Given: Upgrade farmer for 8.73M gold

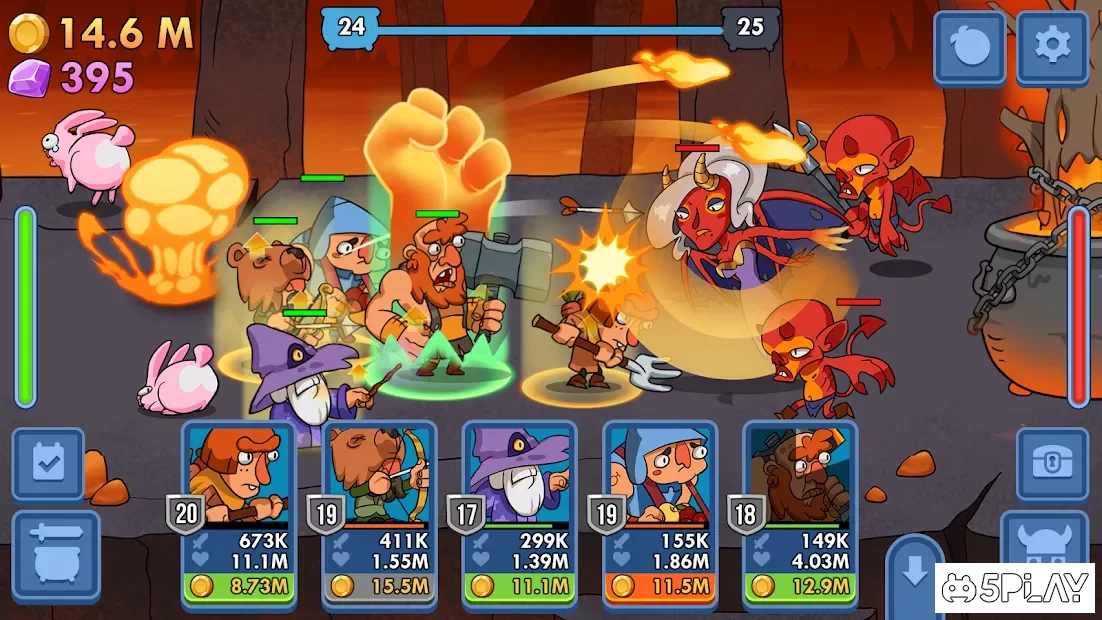Looking at the screenshot, I should click(x=239, y=585).
